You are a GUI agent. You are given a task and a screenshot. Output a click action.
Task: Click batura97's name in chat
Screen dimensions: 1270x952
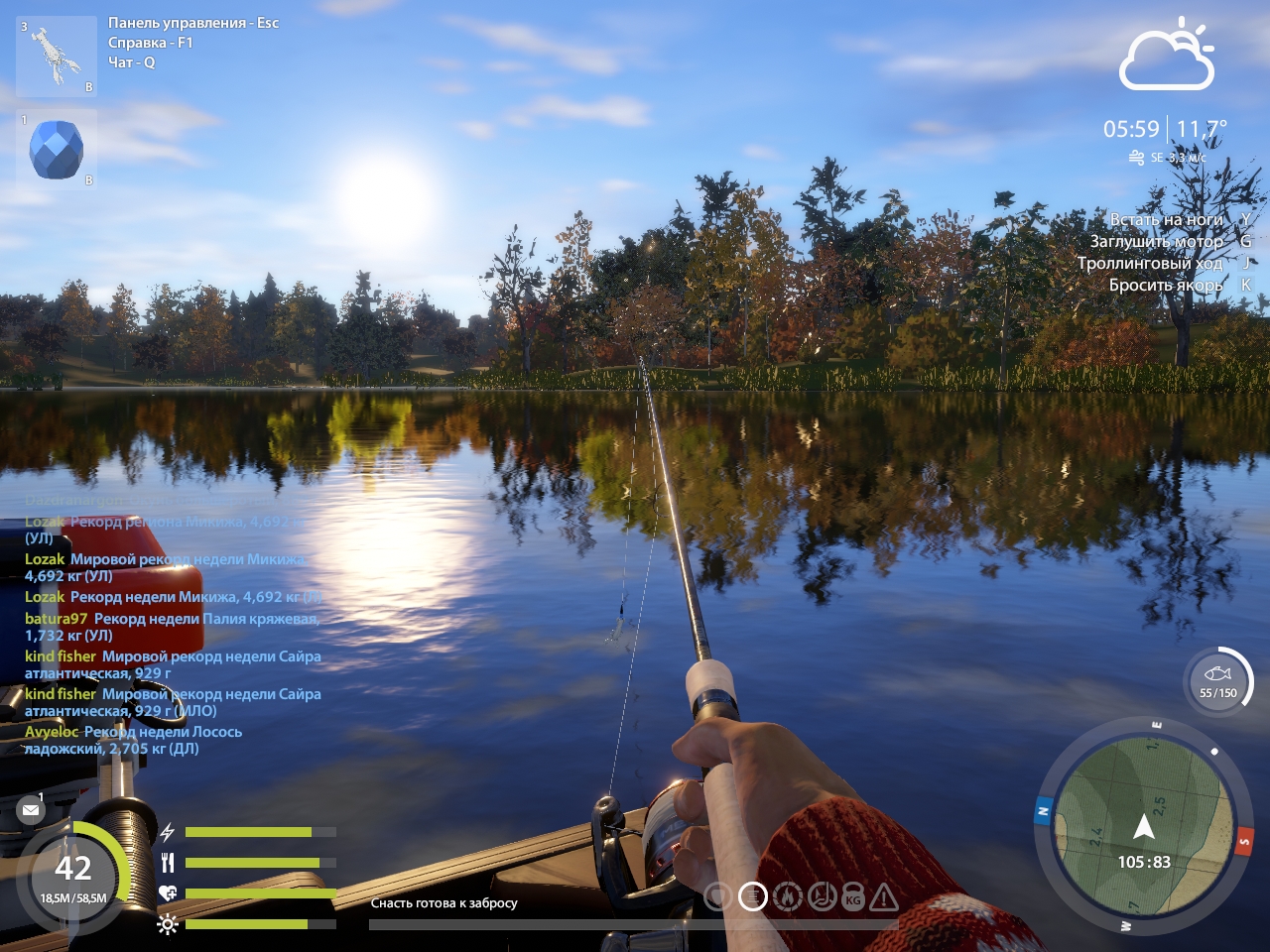click(56, 619)
